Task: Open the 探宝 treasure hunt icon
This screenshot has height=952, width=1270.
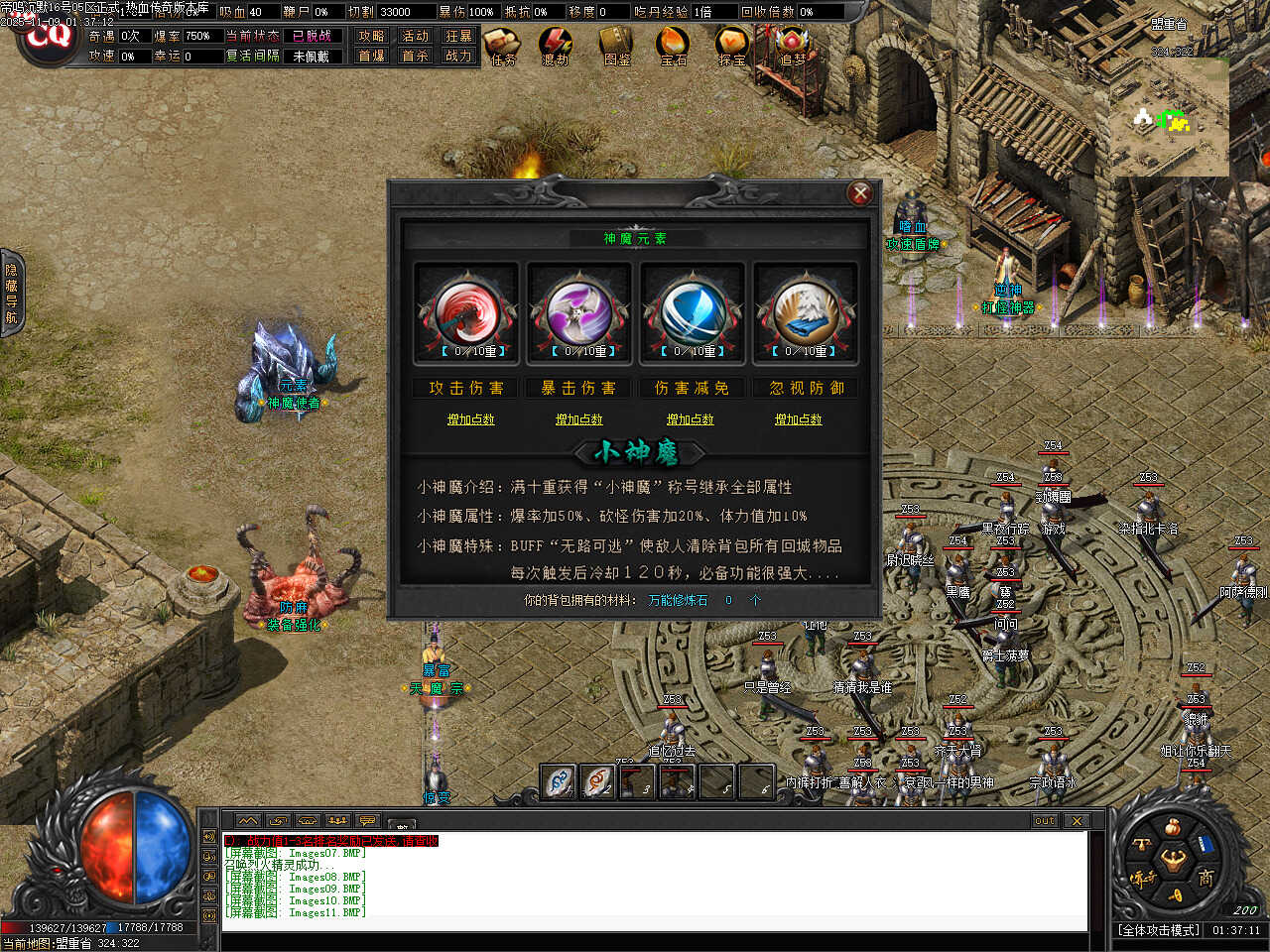Action: [732, 46]
